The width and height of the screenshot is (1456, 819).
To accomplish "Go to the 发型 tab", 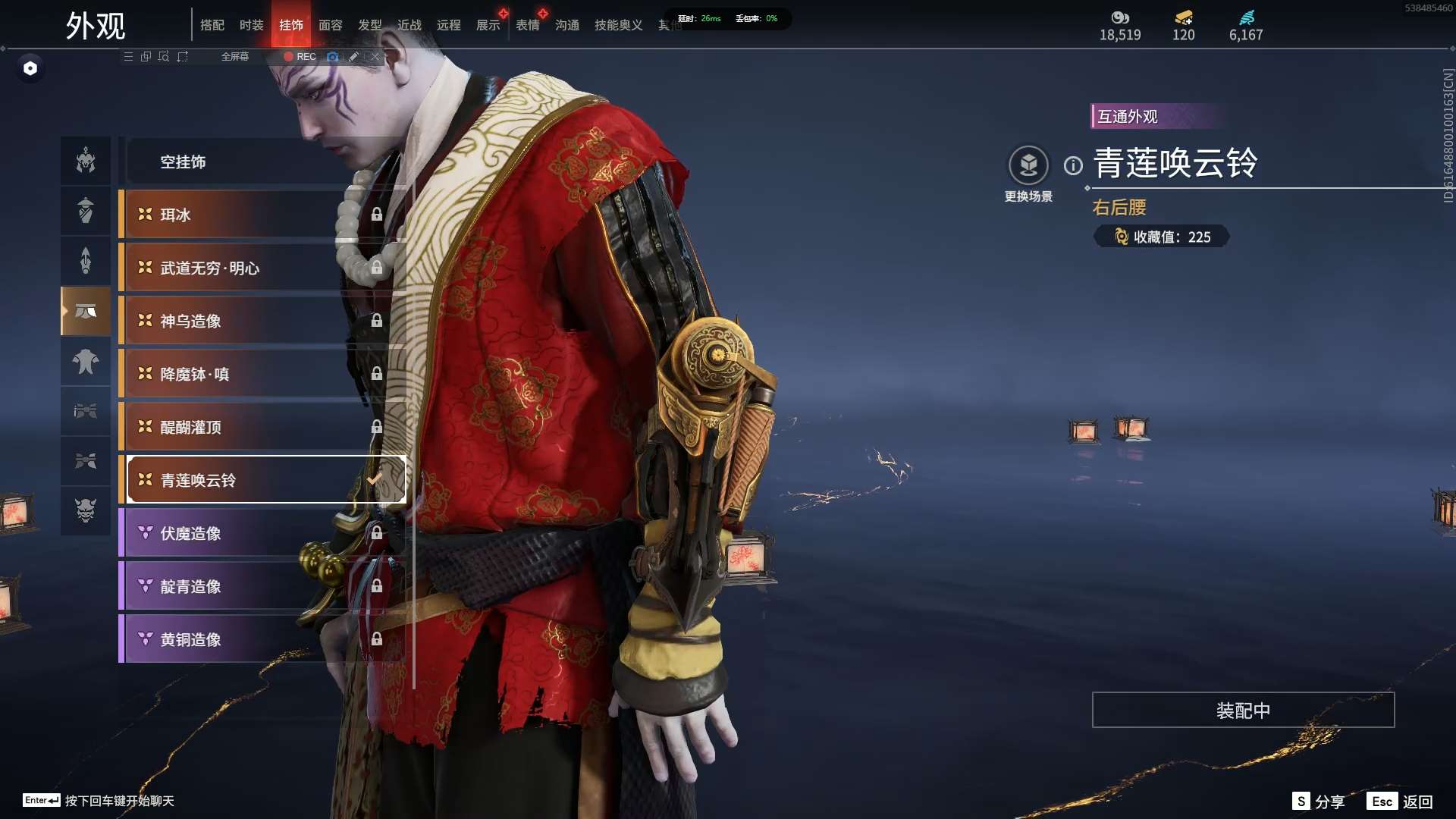I will 369,25.
